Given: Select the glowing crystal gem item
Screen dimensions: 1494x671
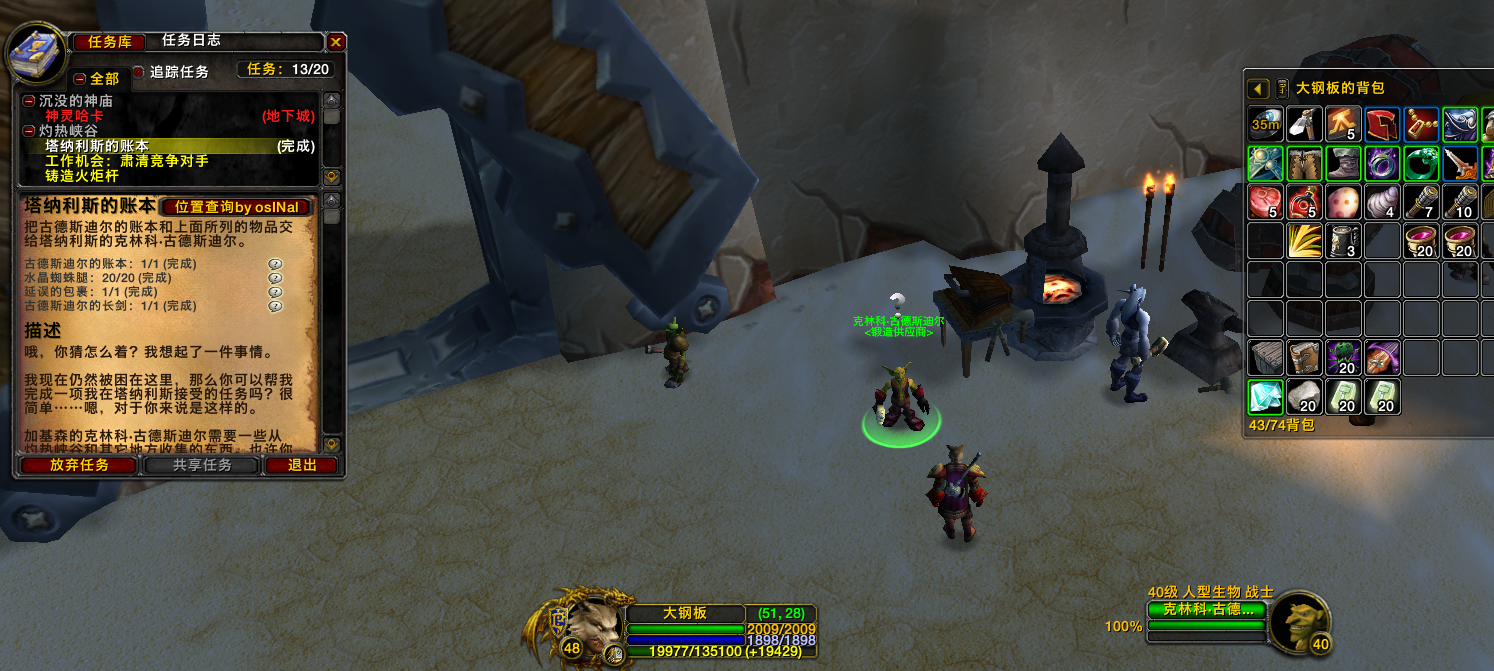Looking at the screenshot, I should 1265,397.
